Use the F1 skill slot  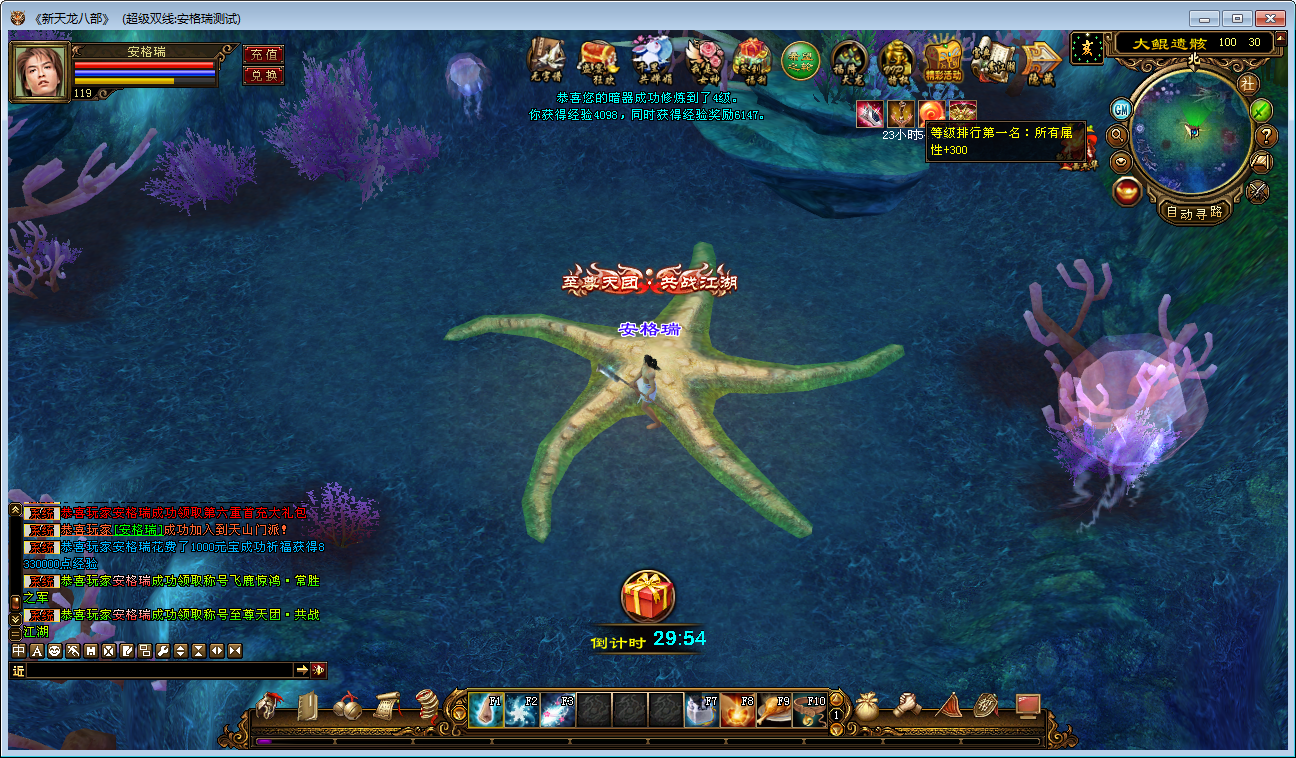486,710
